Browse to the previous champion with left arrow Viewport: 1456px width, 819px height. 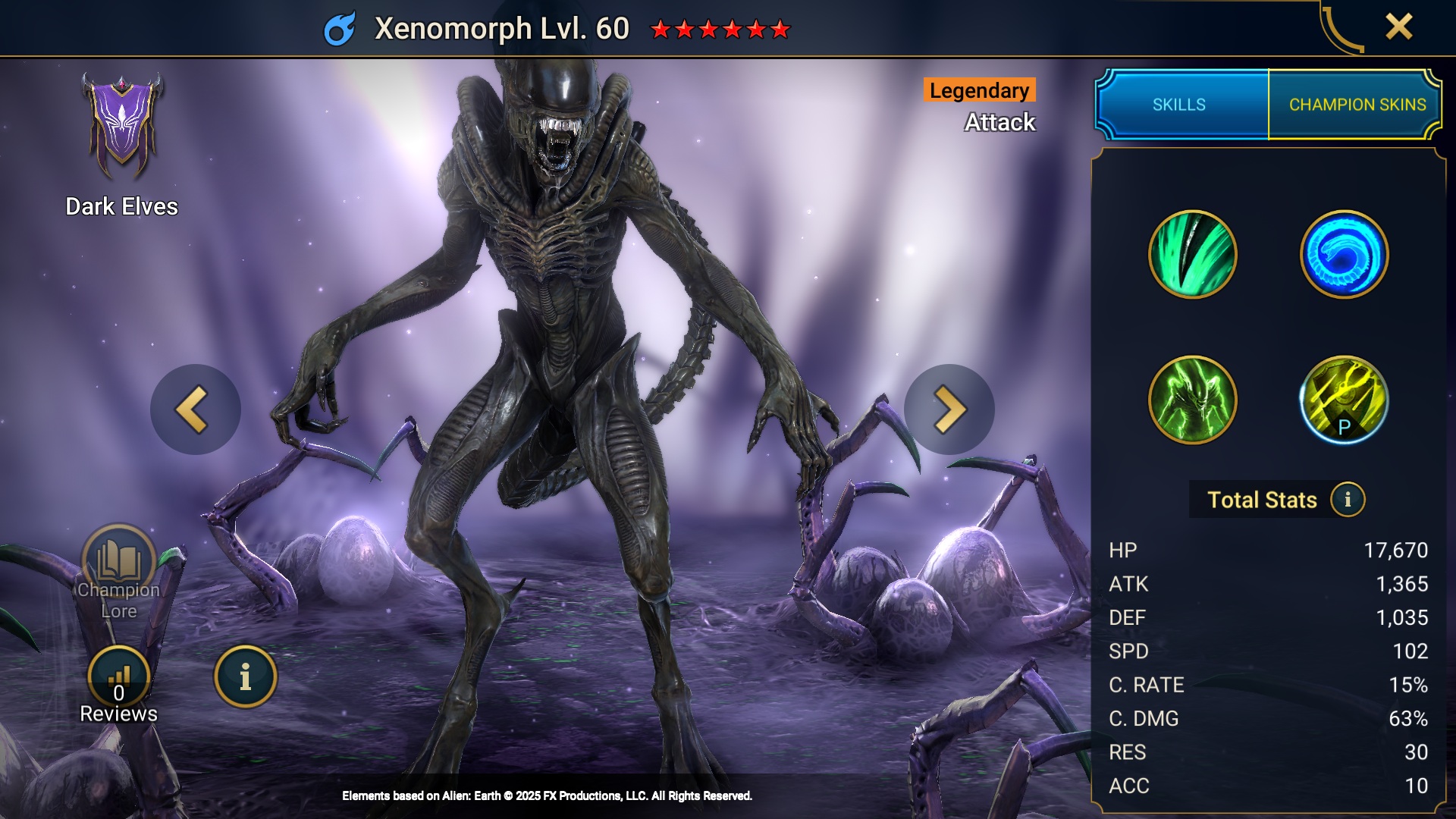[196, 408]
